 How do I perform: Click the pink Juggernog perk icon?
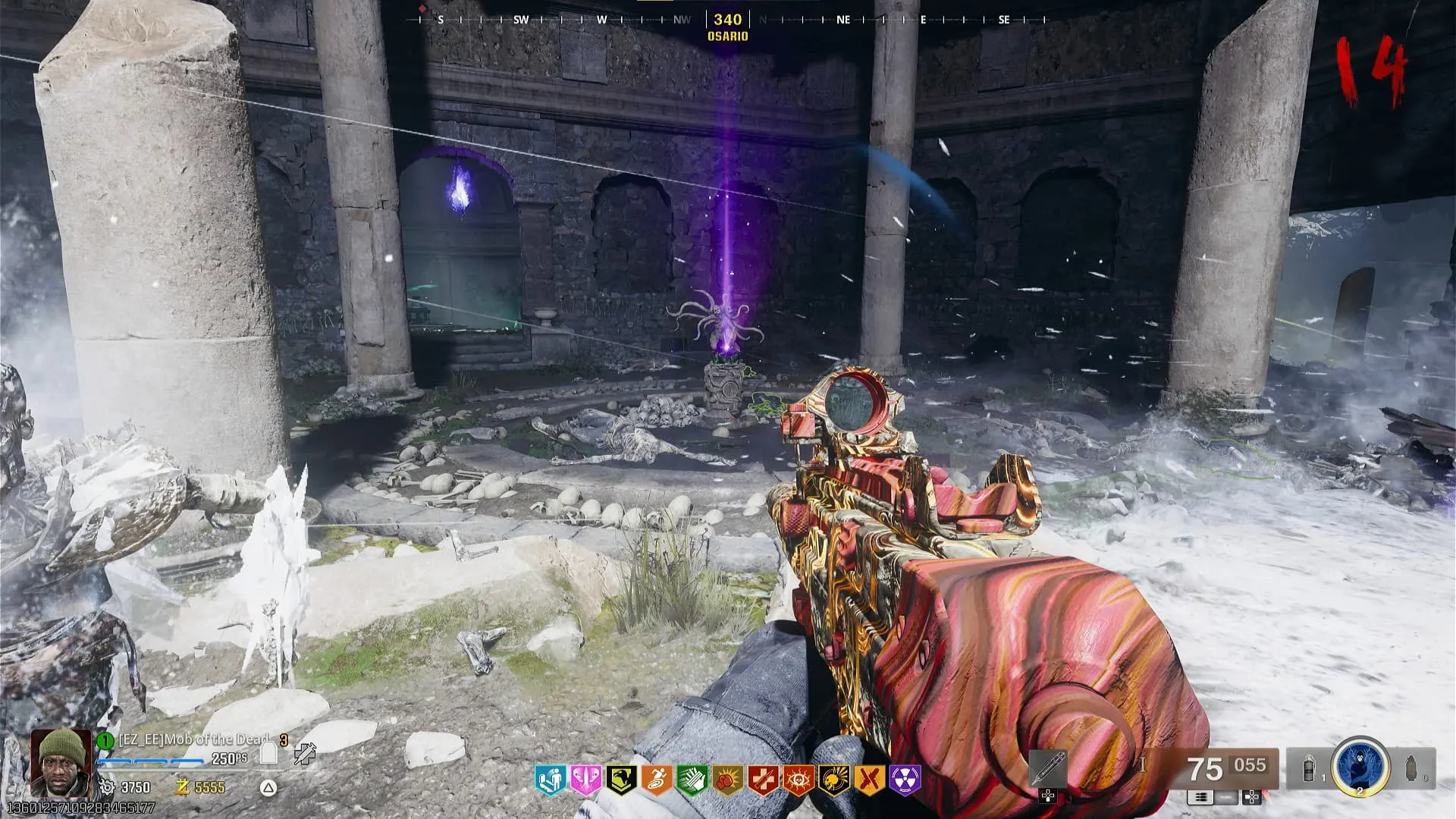click(585, 780)
